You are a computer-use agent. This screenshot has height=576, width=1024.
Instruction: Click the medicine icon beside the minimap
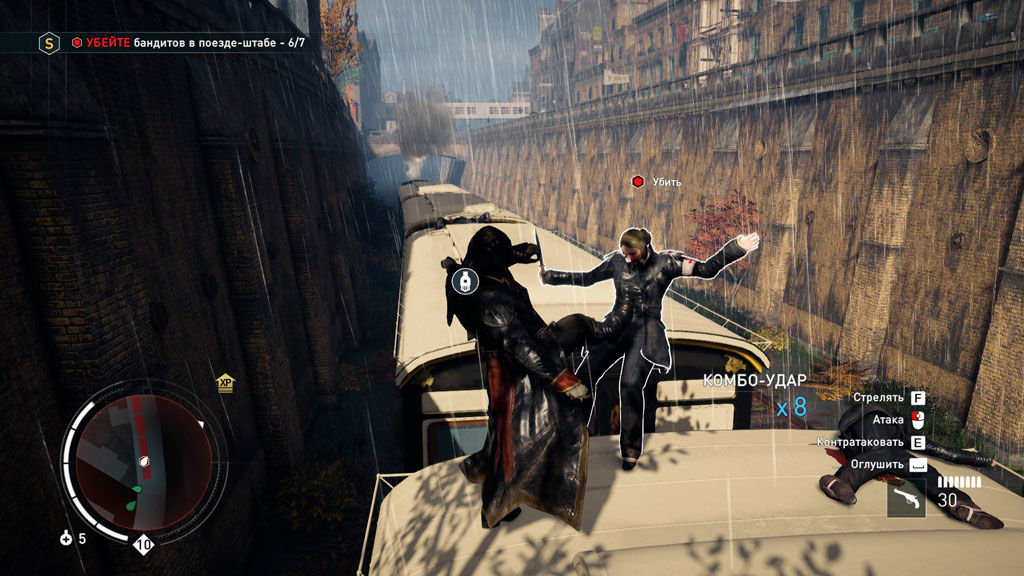coord(67,539)
